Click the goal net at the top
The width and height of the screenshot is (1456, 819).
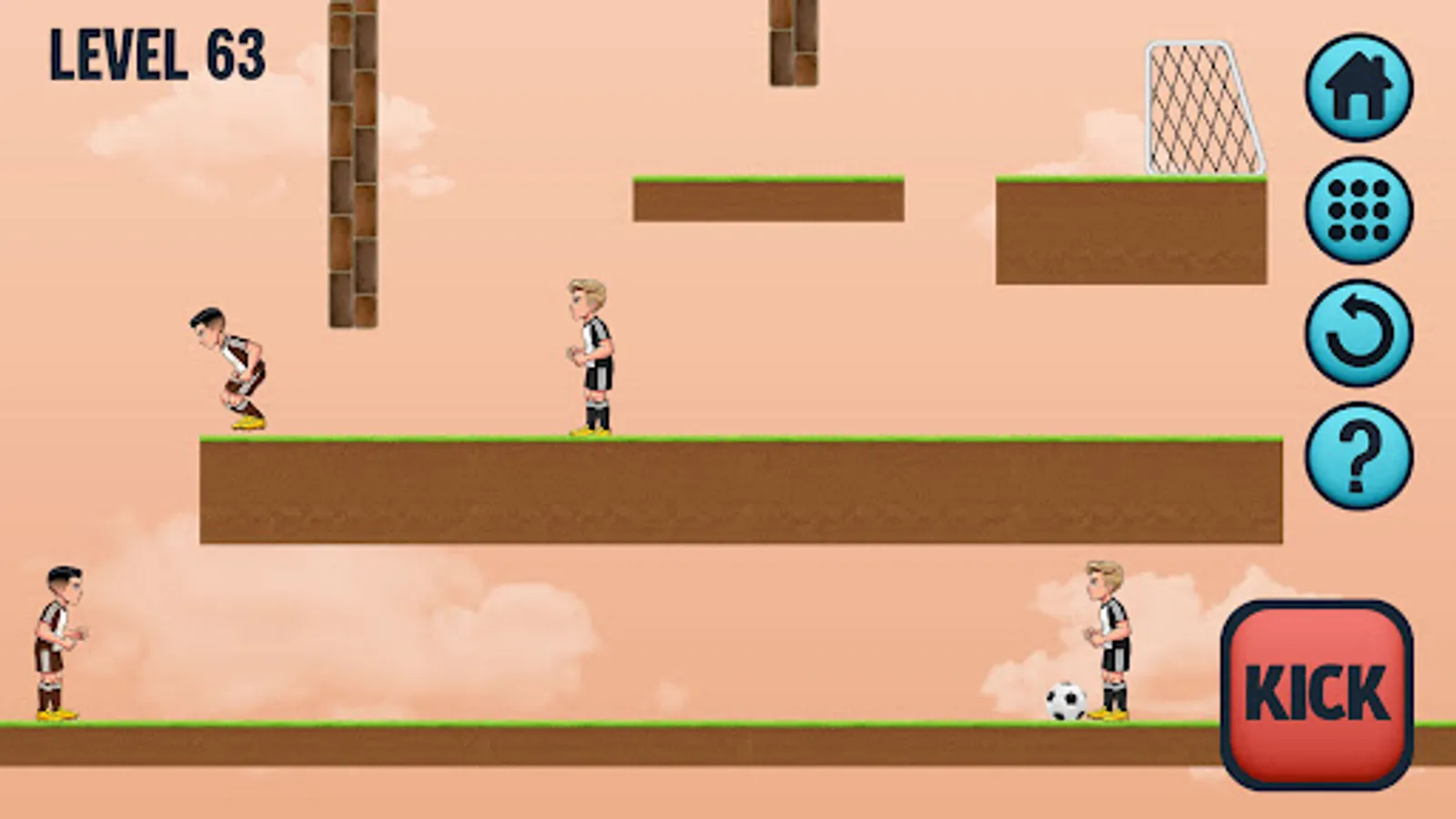pyautogui.click(x=1201, y=105)
